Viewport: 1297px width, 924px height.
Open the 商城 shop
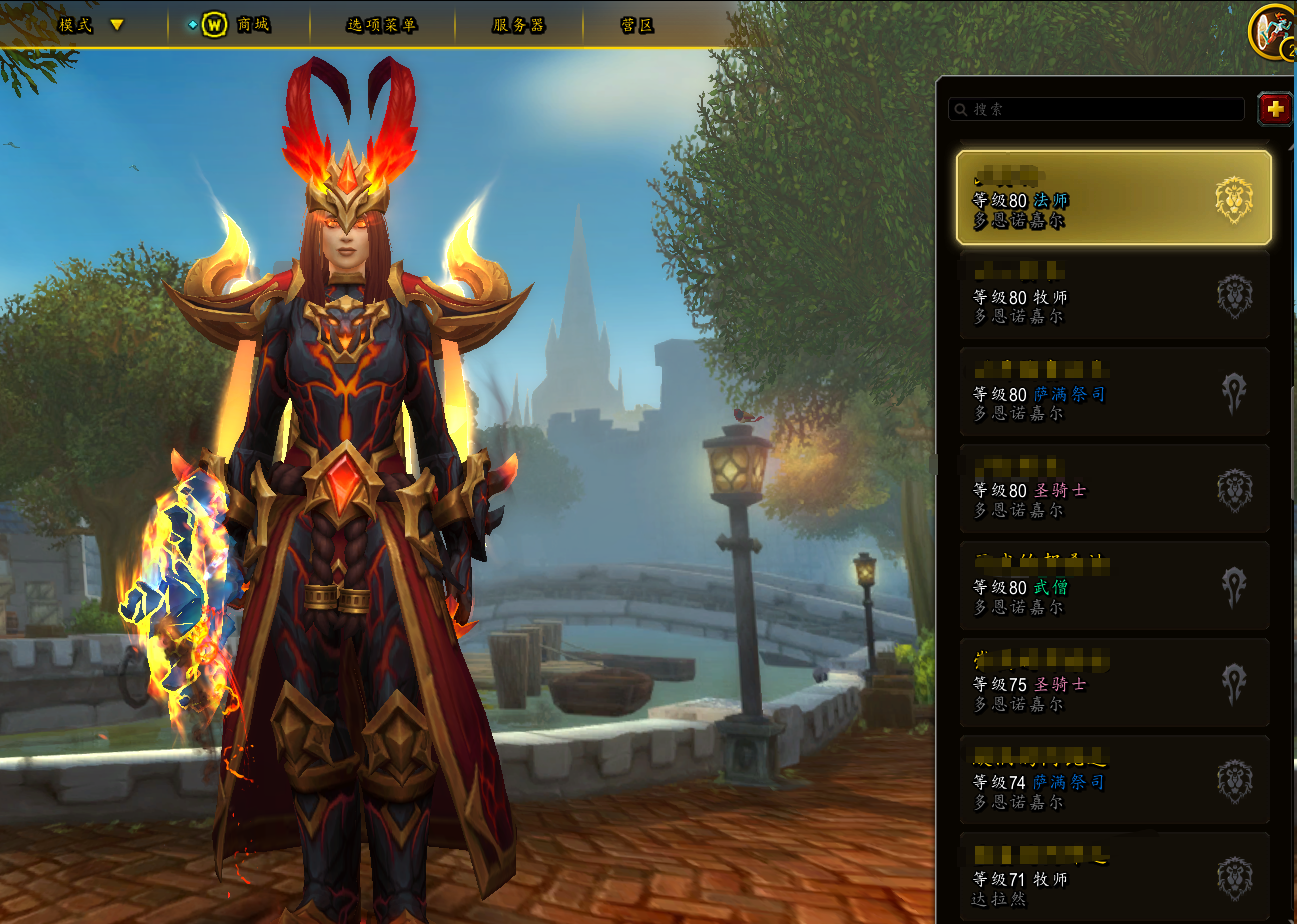point(240,25)
